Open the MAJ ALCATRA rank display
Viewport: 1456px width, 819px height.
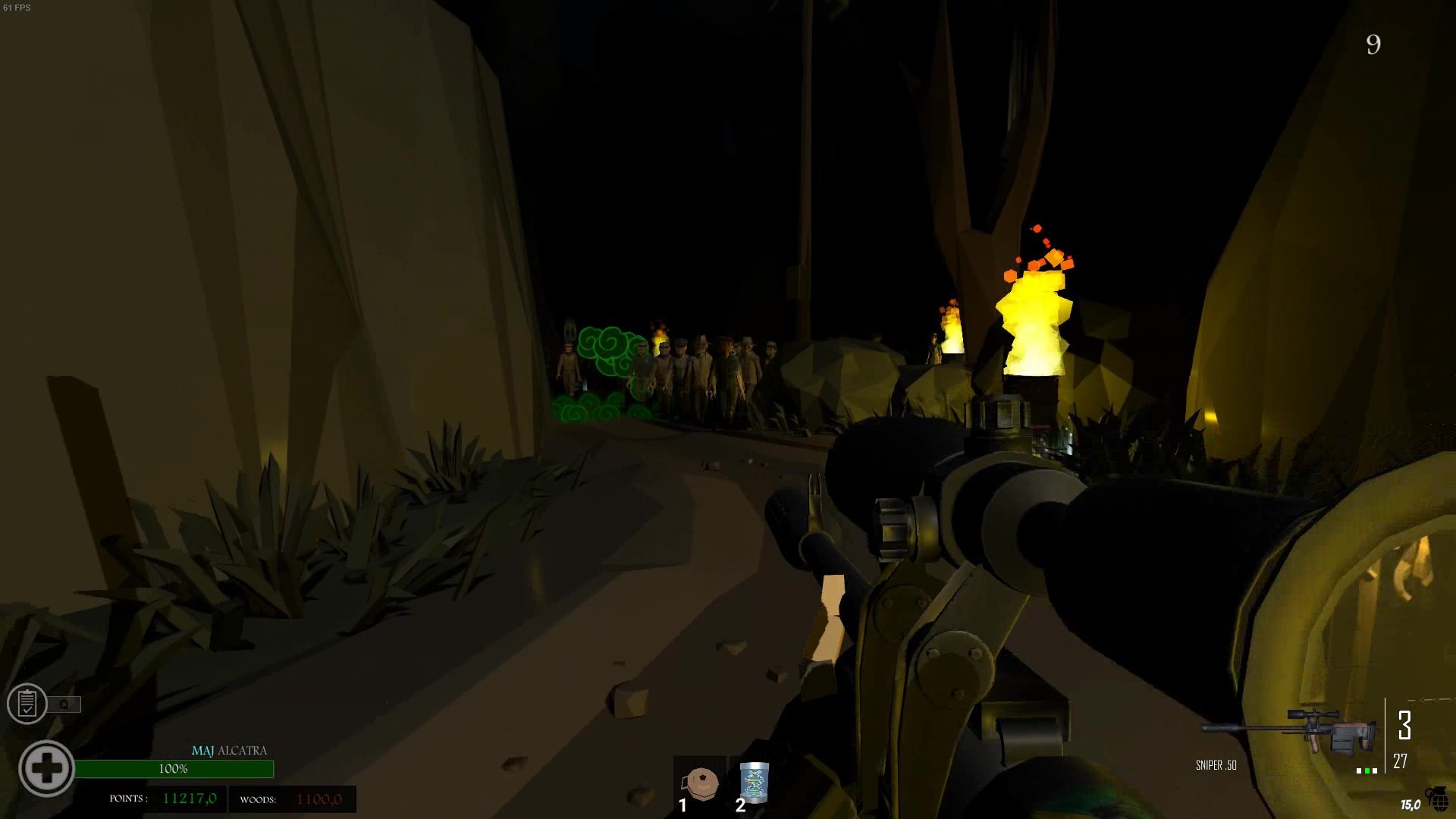230,752
